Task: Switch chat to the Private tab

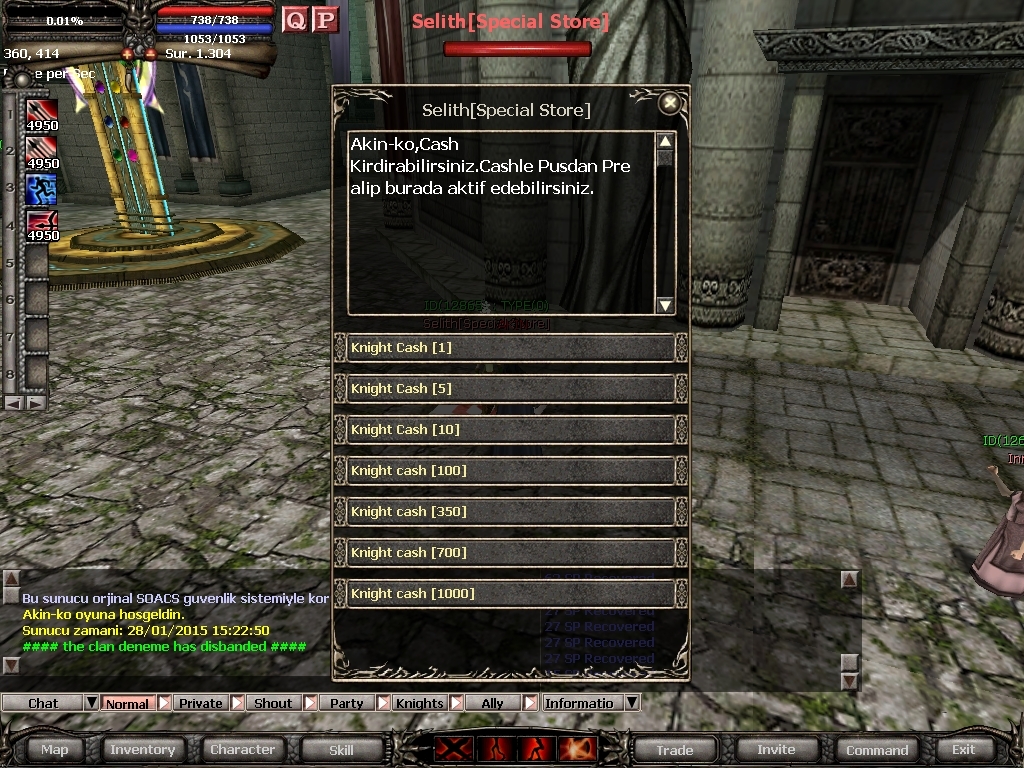Action: (x=201, y=703)
